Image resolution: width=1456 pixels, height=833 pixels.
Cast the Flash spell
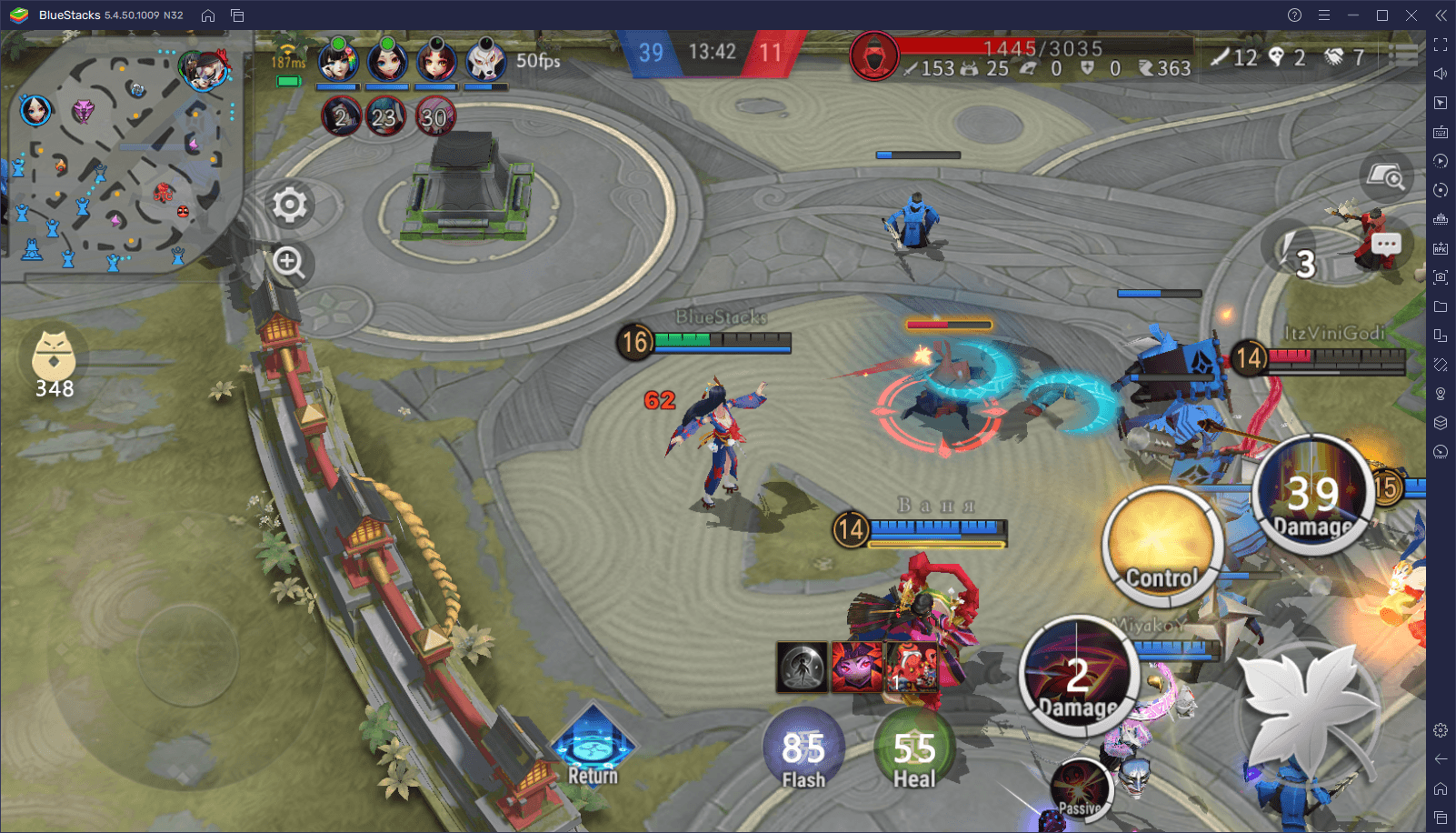click(x=803, y=749)
